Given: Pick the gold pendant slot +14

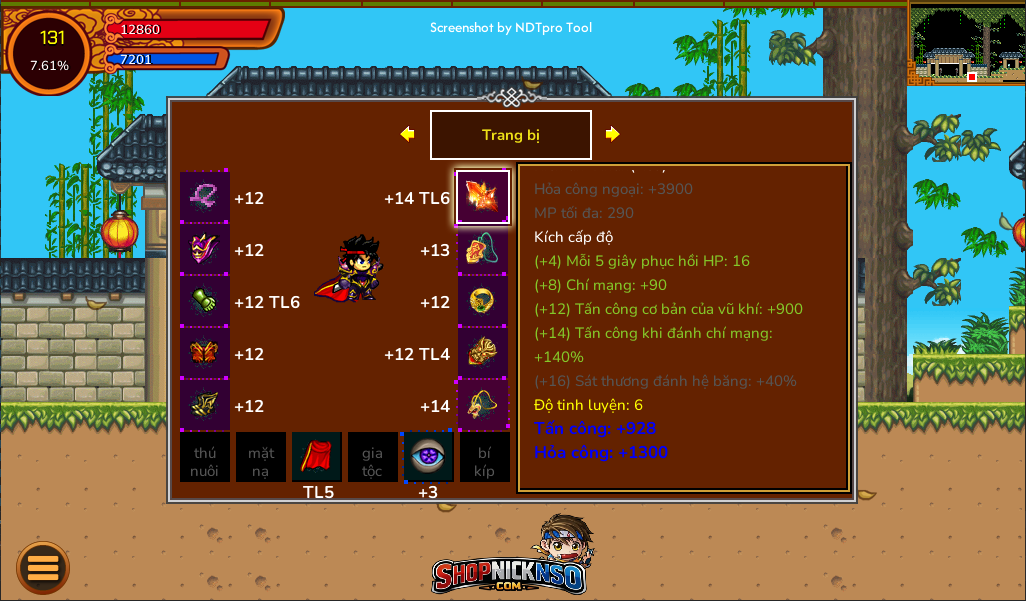Looking at the screenshot, I should click(483, 405).
